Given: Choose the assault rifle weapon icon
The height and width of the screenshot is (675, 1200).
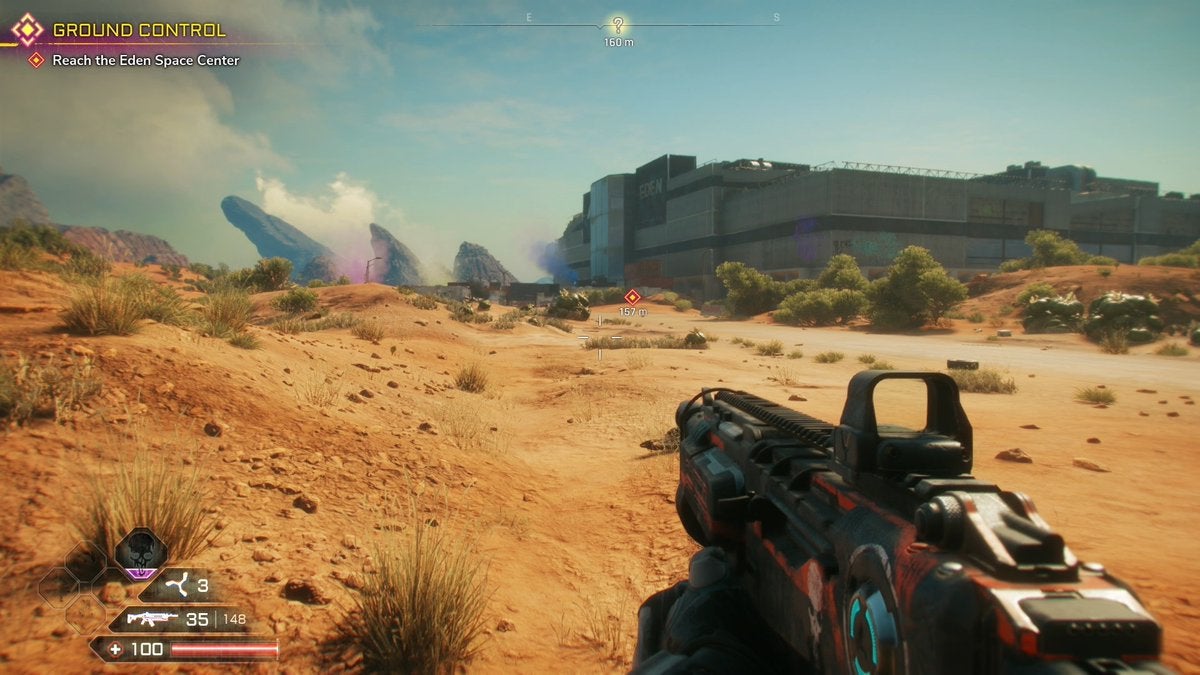Looking at the screenshot, I should click(x=151, y=619).
